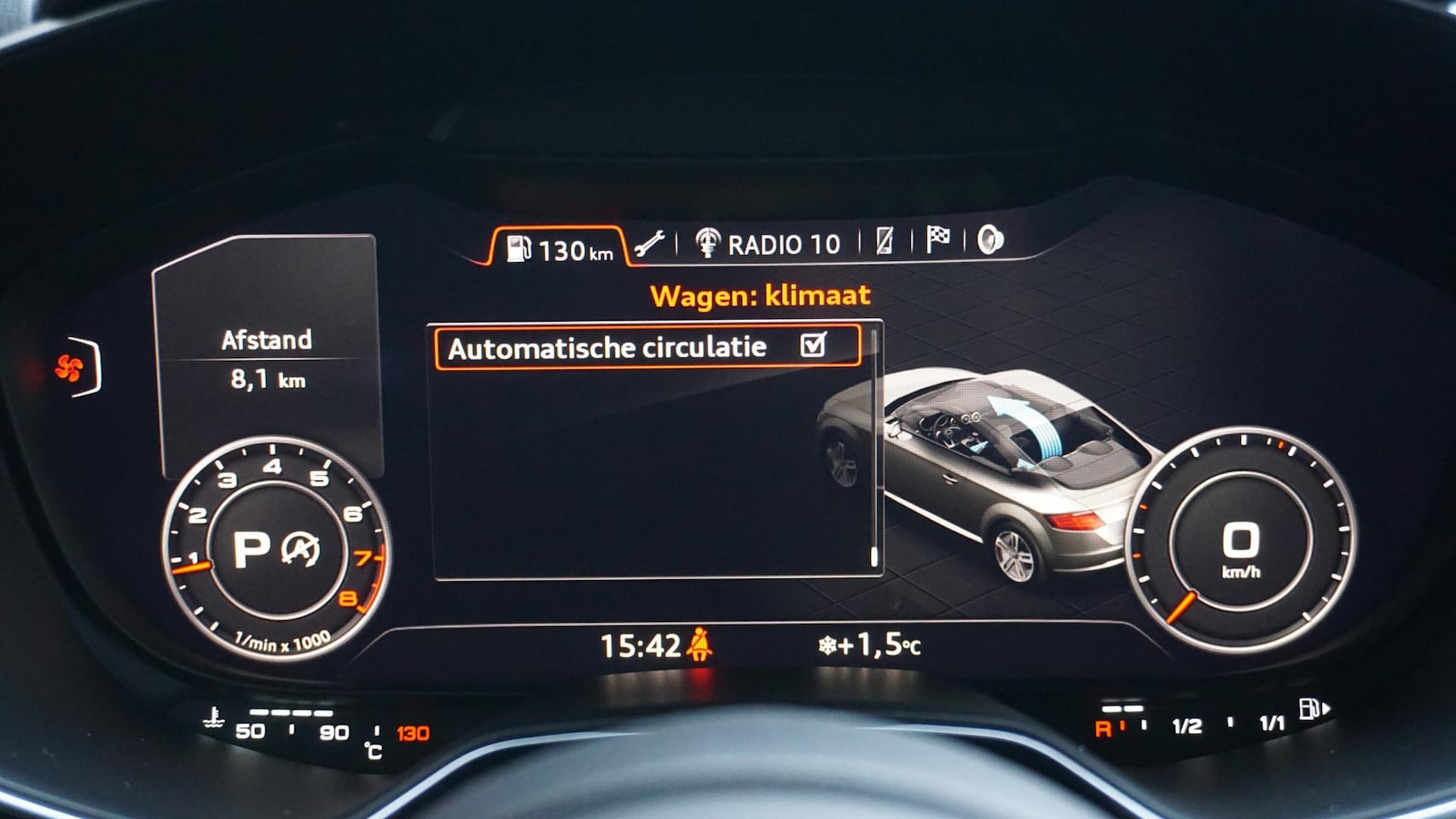
Task: Open the speaker sound tab
Action: tap(989, 241)
